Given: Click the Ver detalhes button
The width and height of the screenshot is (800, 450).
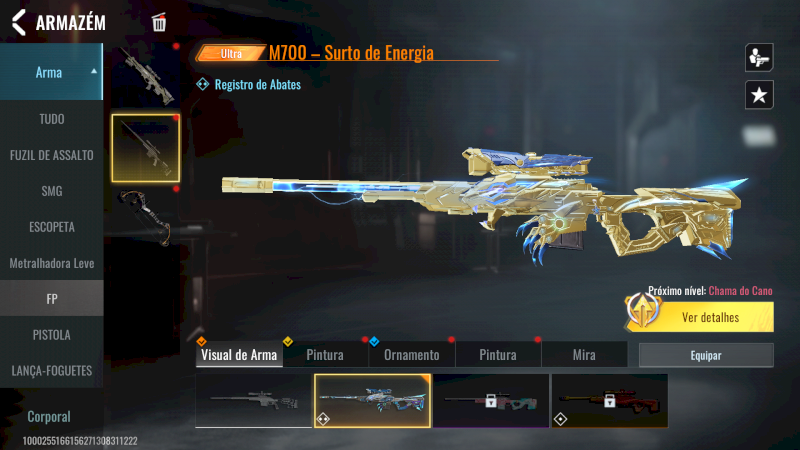Looking at the screenshot, I should click(x=710, y=318).
